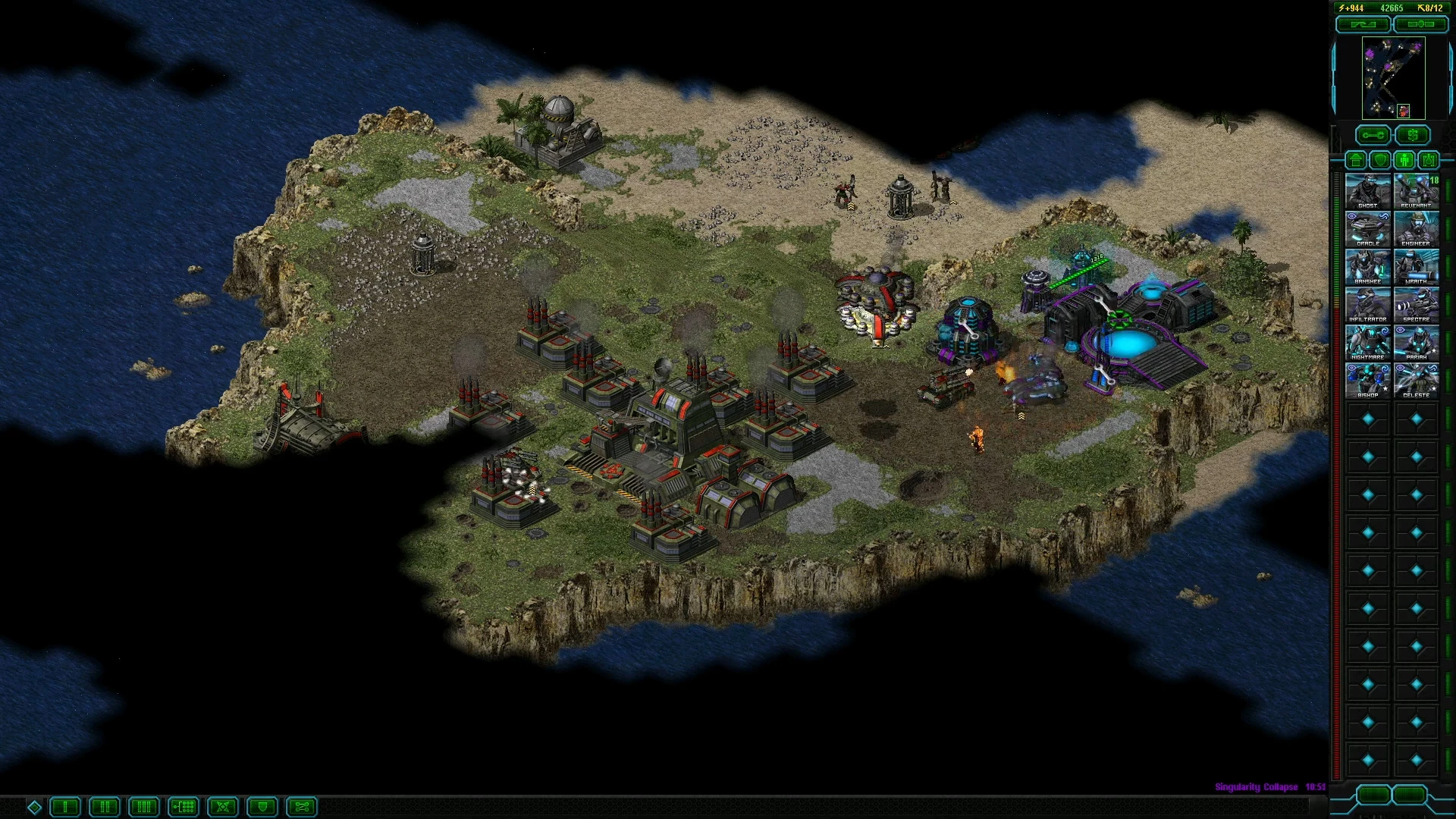This screenshot has width=1456, height=819.
Task: Activate the wrench repair button
Action: (1373, 136)
